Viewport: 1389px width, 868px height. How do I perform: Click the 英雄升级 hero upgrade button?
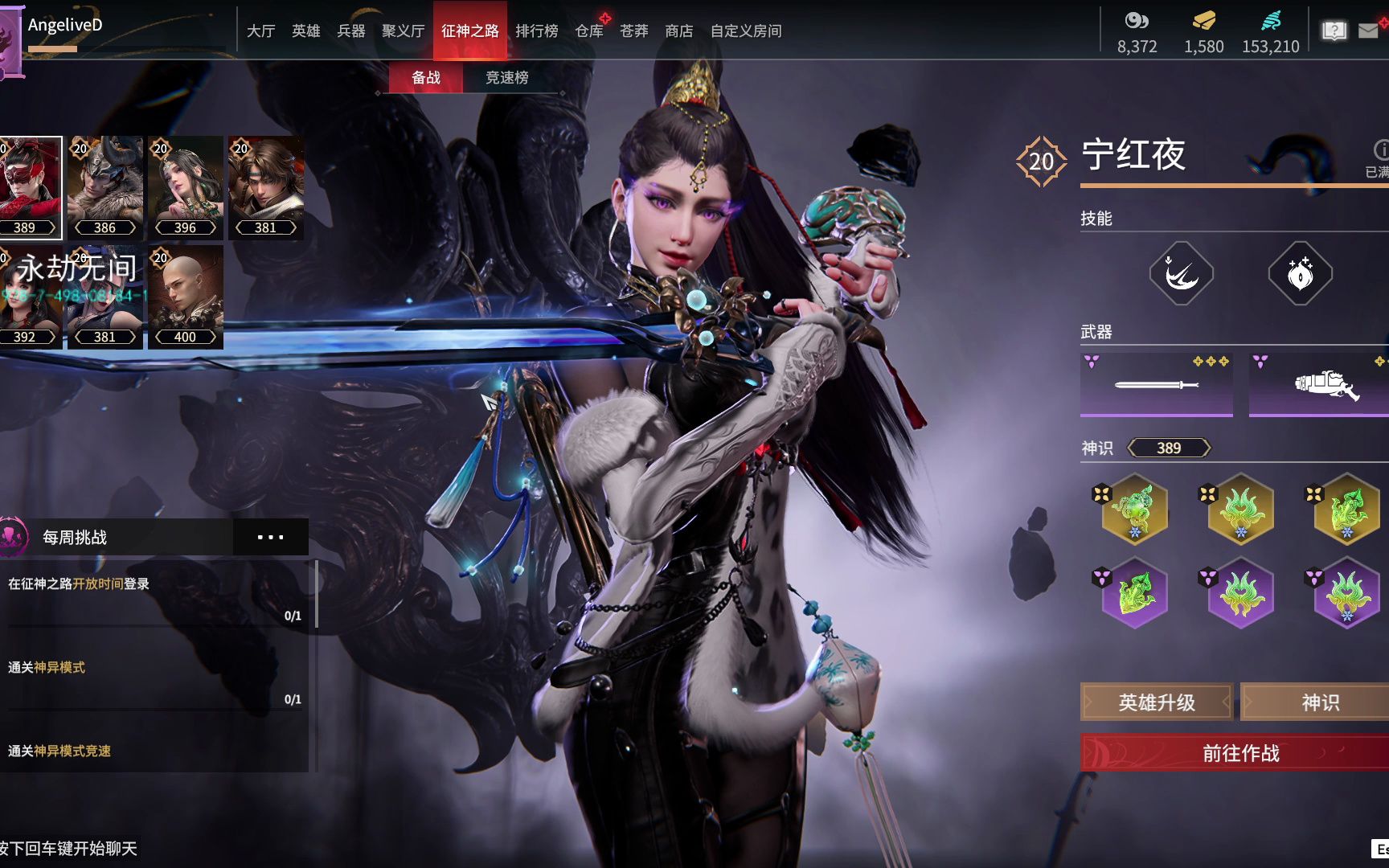pyautogui.click(x=1156, y=702)
